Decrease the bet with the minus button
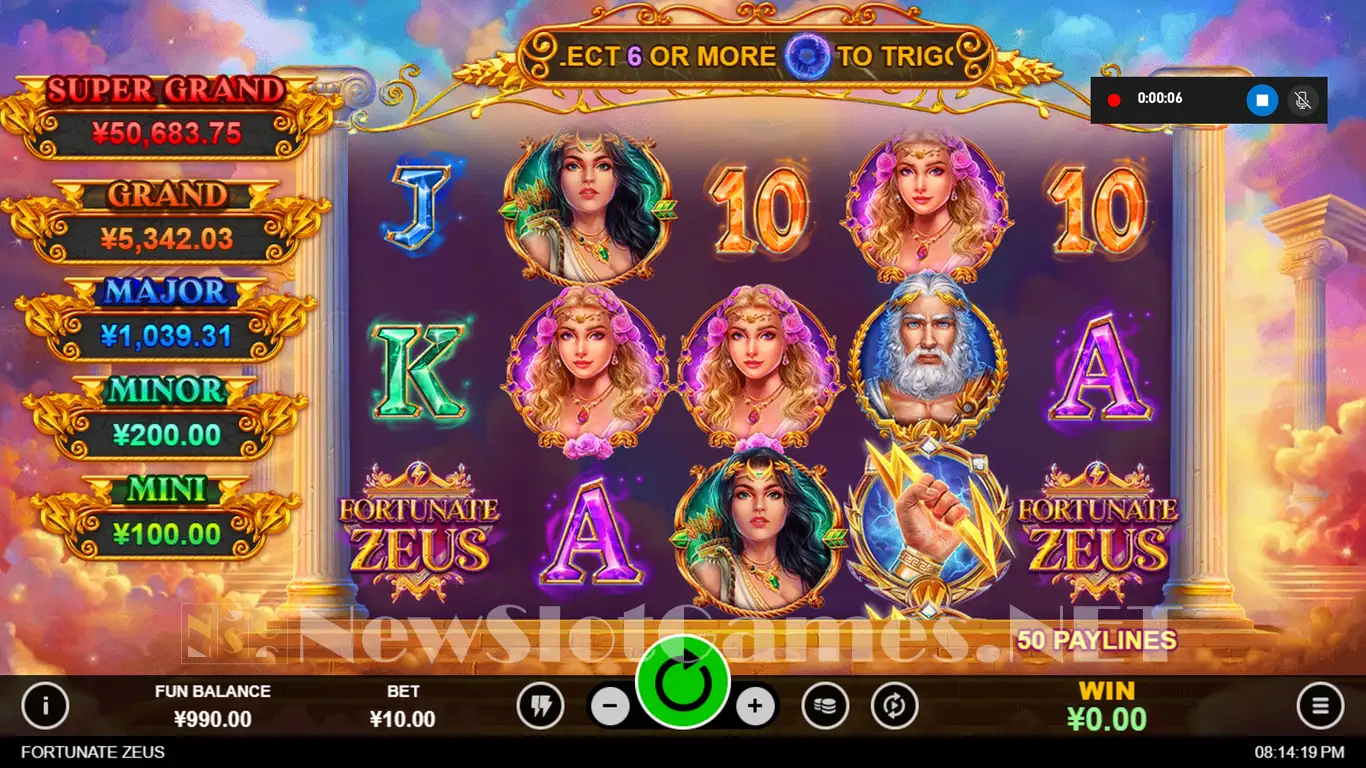 (610, 707)
